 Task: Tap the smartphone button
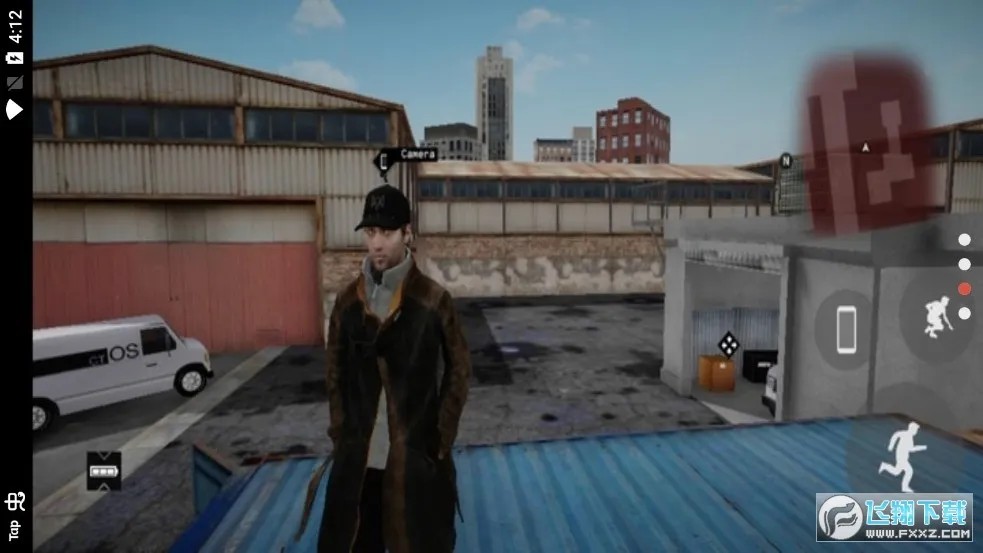click(847, 325)
